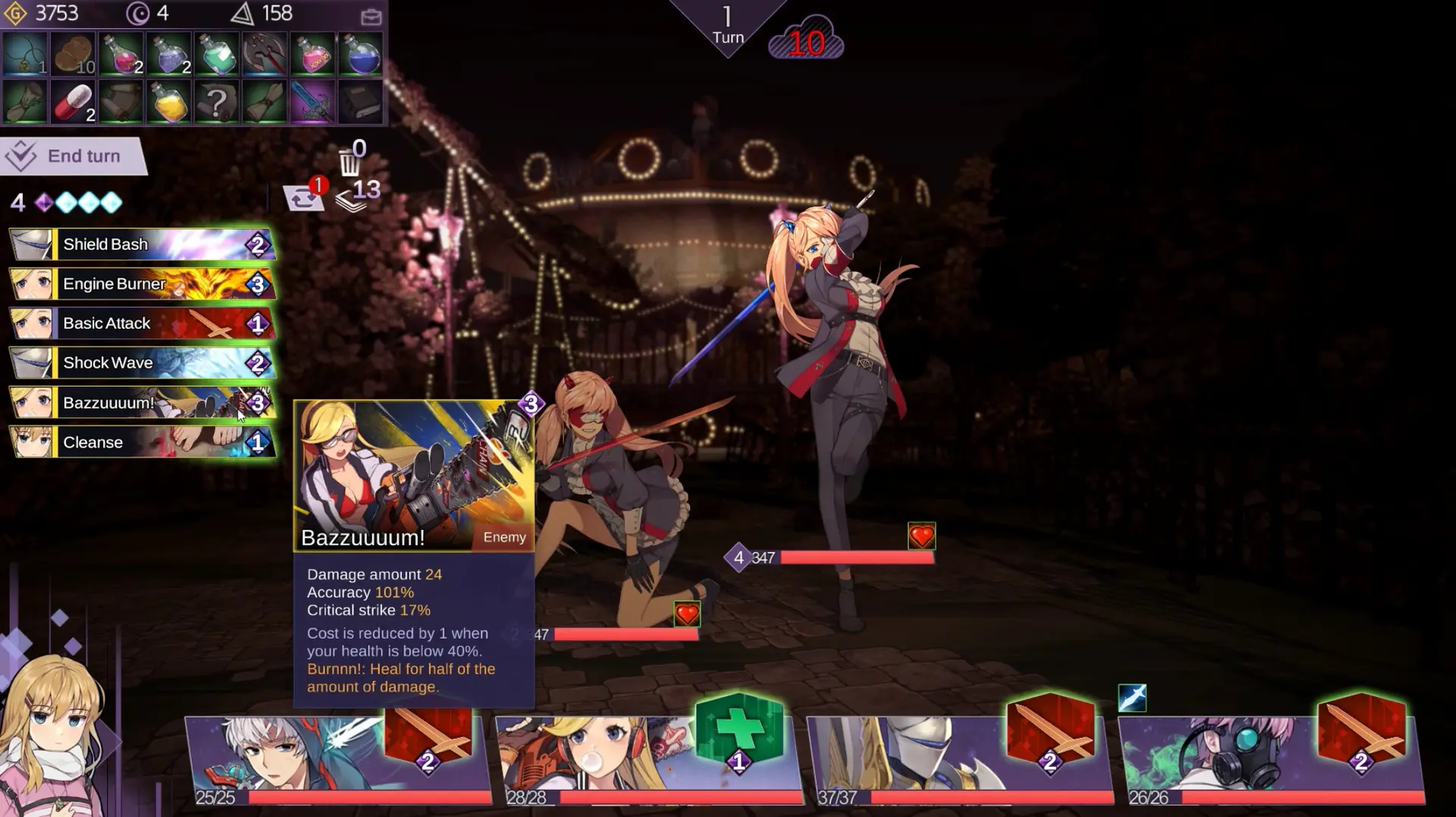The height and width of the screenshot is (817, 1456).
Task: Click the discard pile trash icon showing 0
Action: (x=349, y=161)
